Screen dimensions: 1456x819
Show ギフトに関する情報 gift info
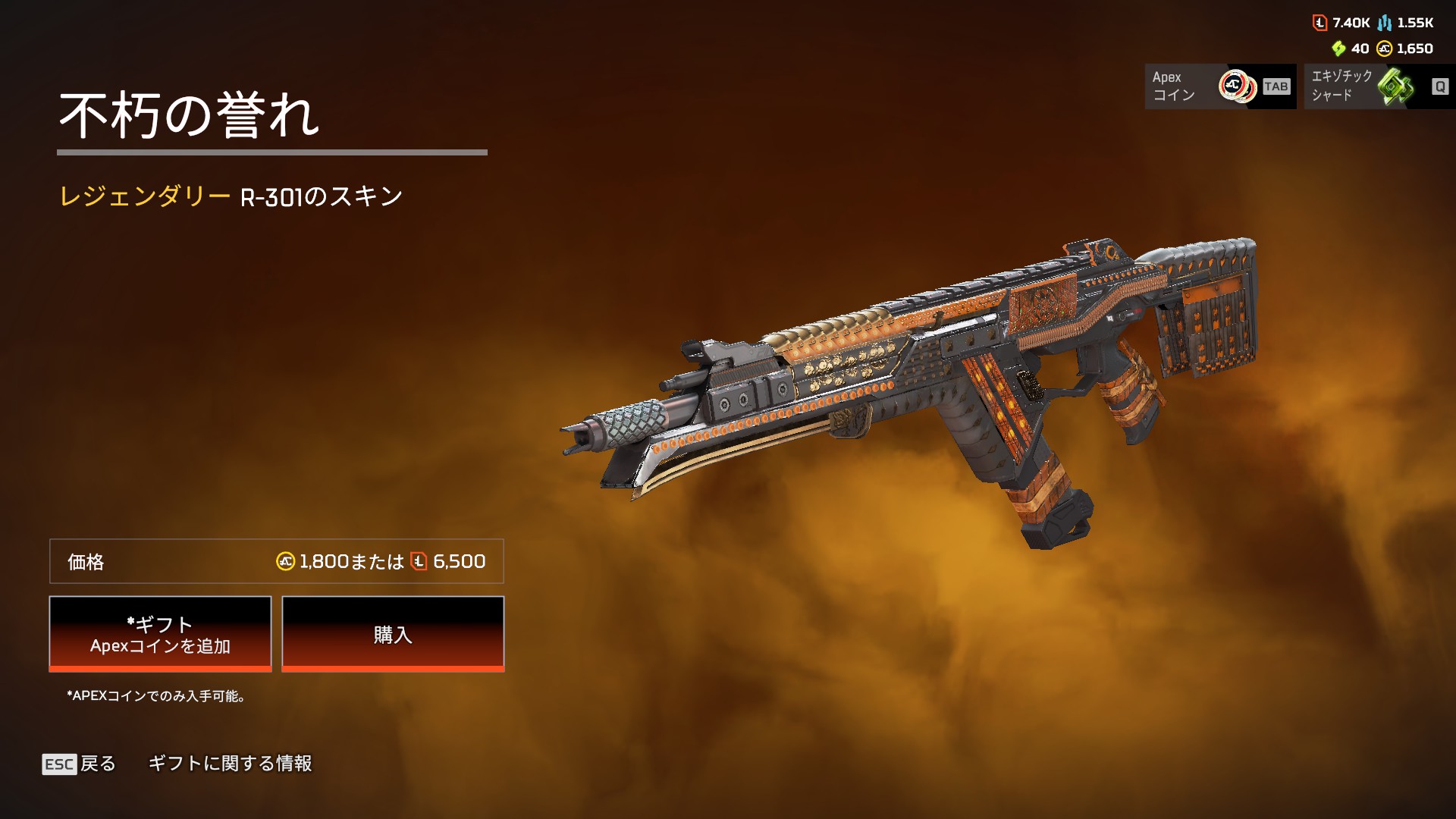coord(230,764)
